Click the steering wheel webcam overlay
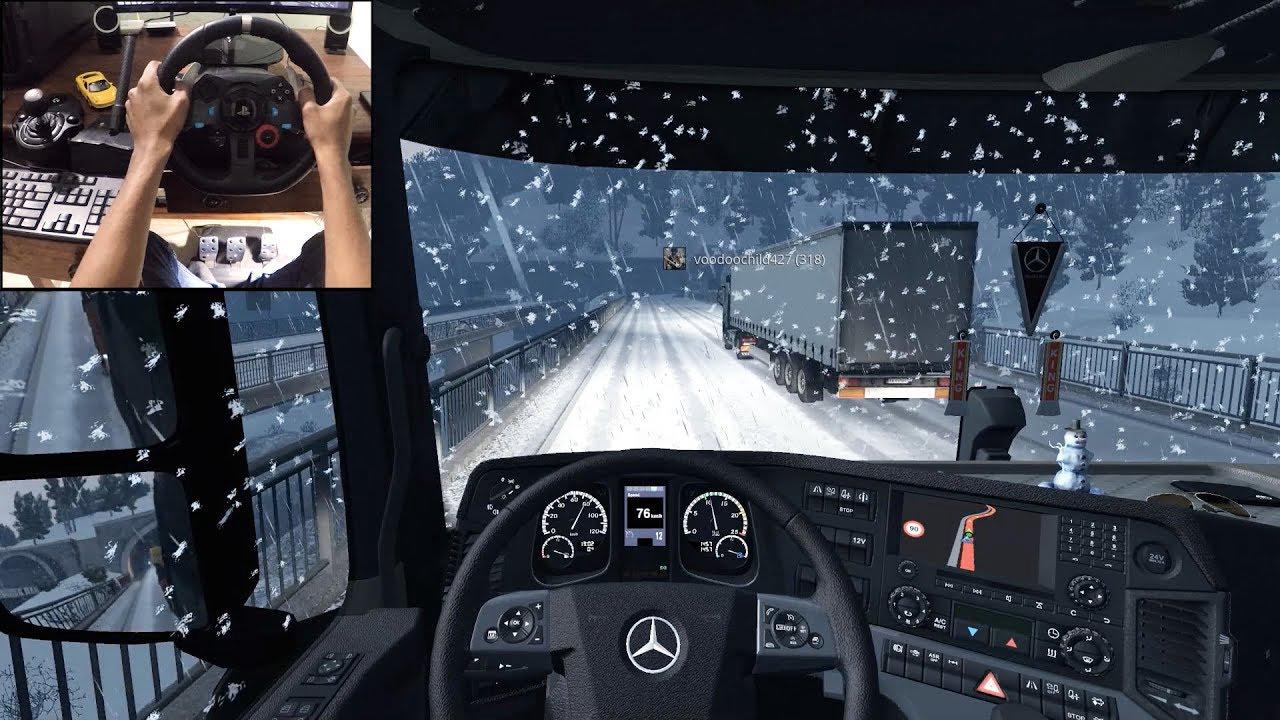This screenshot has width=1280, height=720. pyautogui.click(x=186, y=144)
